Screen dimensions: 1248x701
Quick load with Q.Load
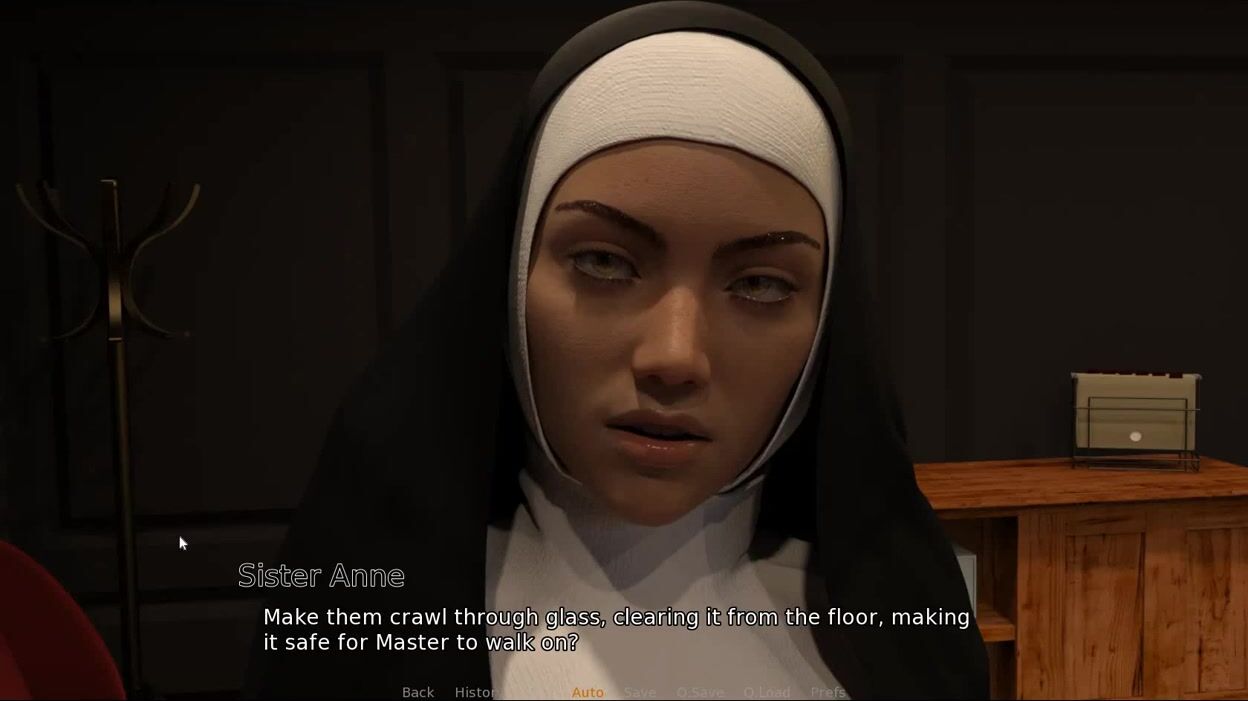coord(767,692)
